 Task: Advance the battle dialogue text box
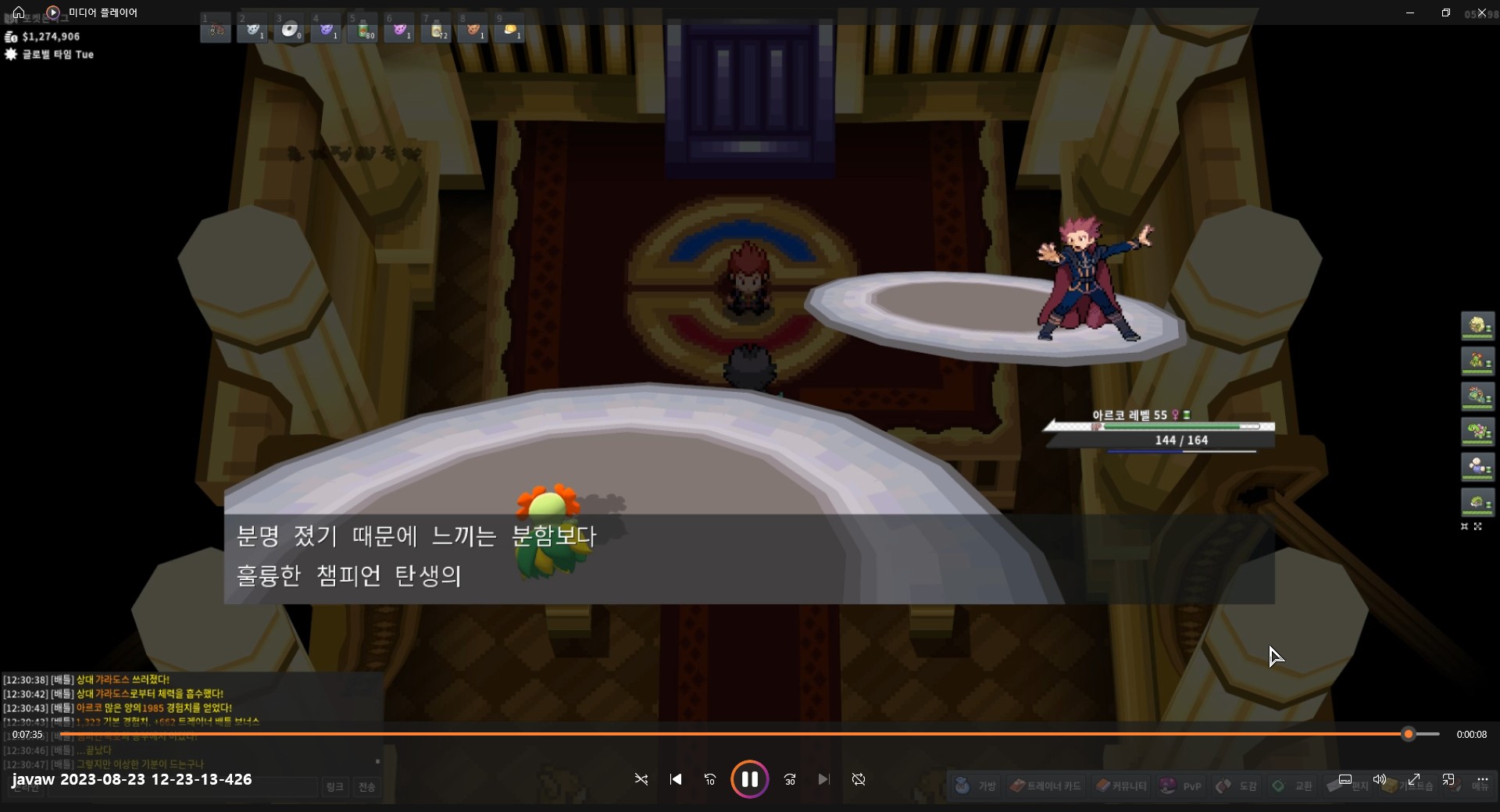(x=748, y=558)
